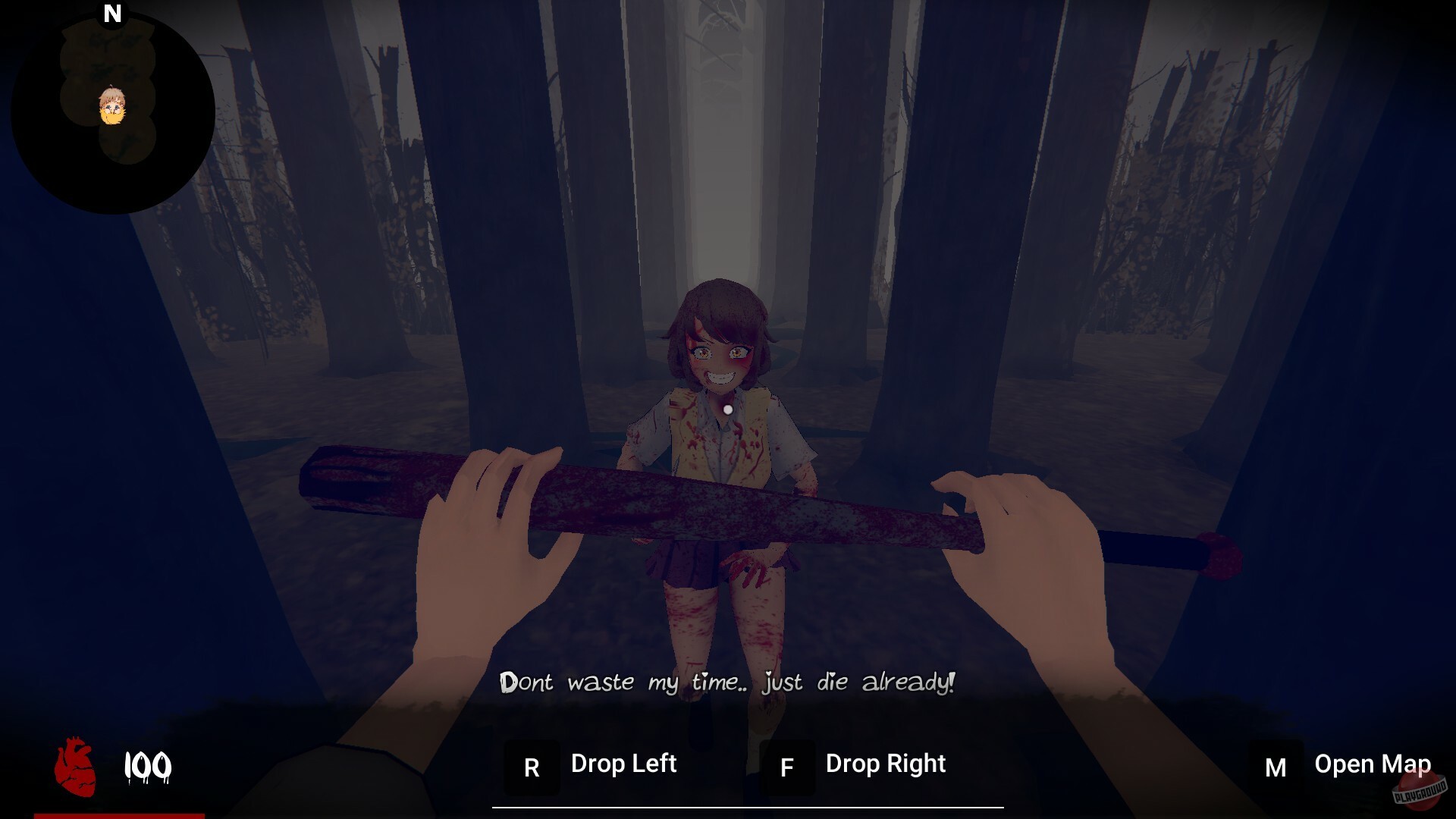
Task: Click the crosshair dot at screen center
Action: click(x=728, y=409)
